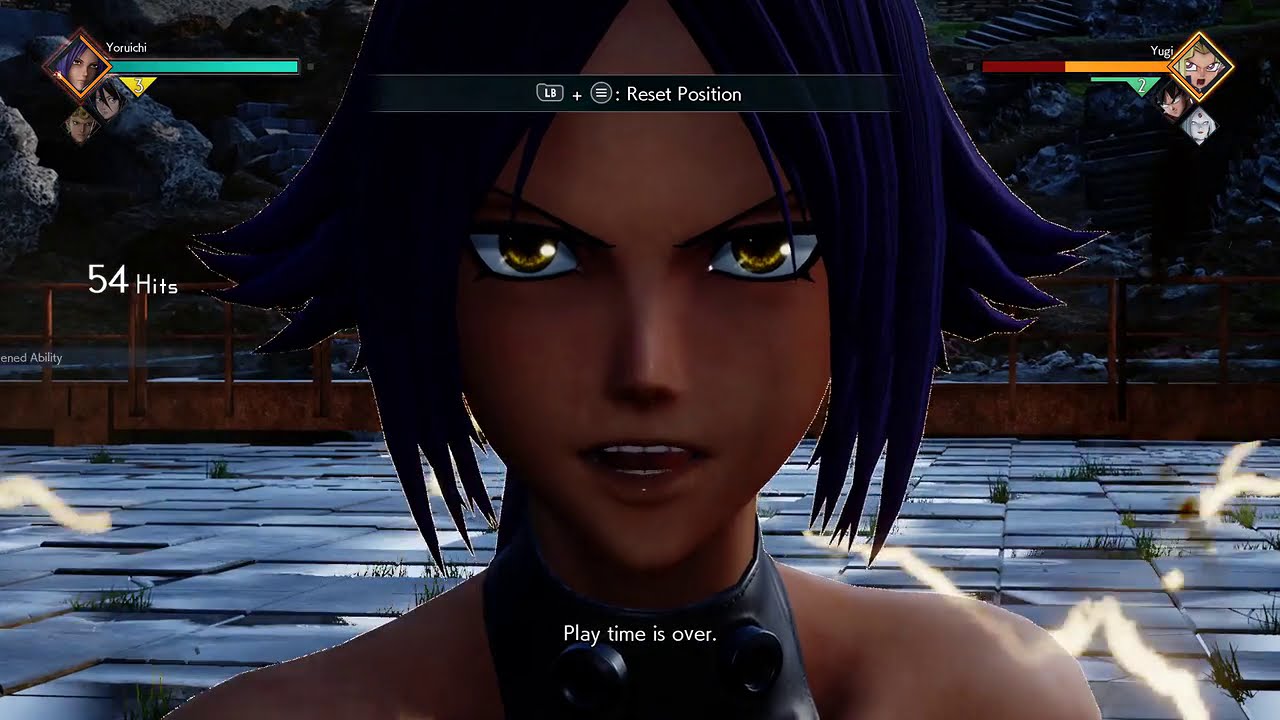Select the Yoruichi name label

coord(125,48)
